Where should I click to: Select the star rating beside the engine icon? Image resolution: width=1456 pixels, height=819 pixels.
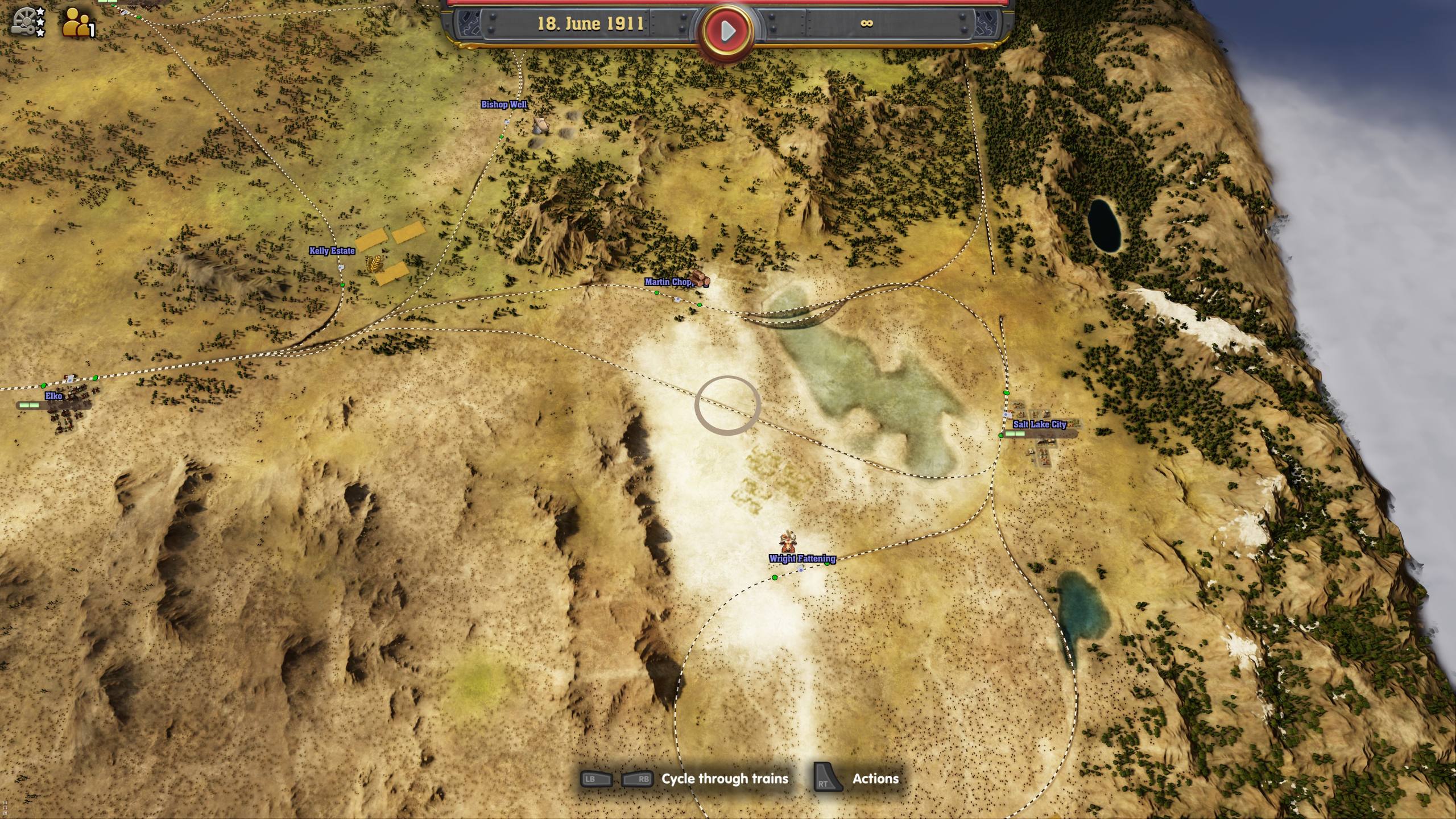[x=41, y=20]
